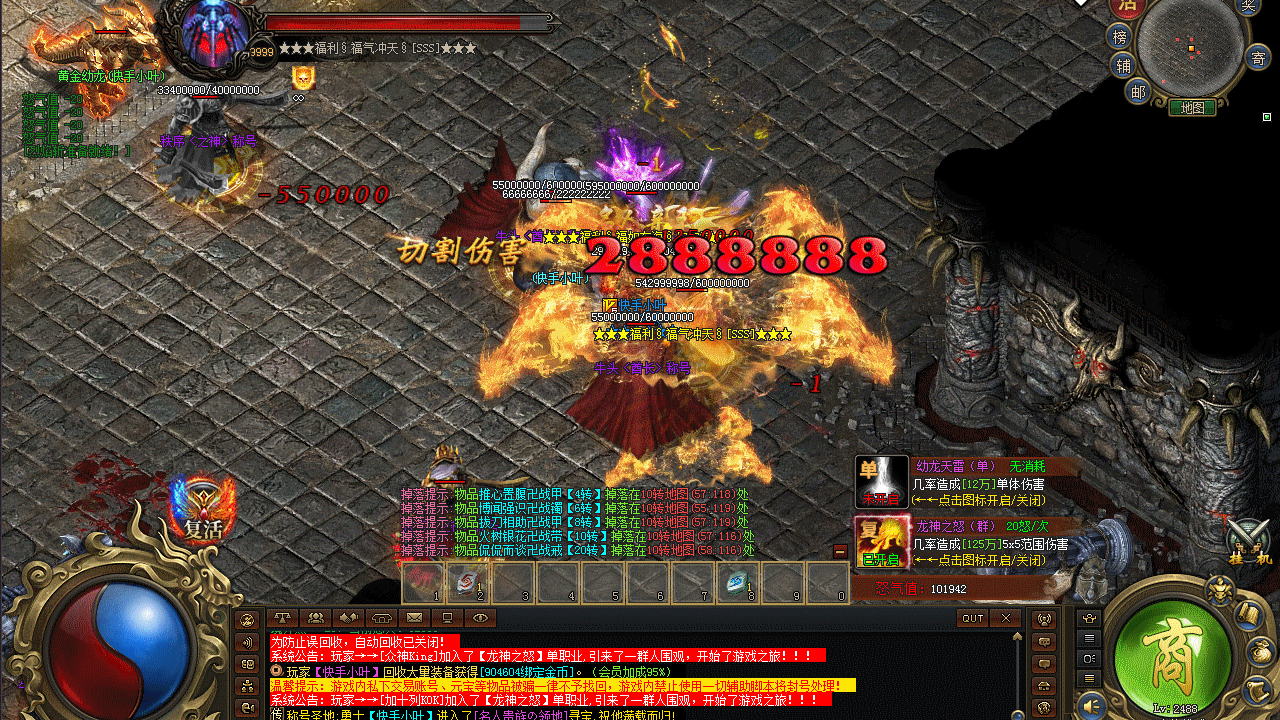This screenshot has height=720, width=1280.
Task: Close the chat panel with the X button
Action: point(1005,618)
